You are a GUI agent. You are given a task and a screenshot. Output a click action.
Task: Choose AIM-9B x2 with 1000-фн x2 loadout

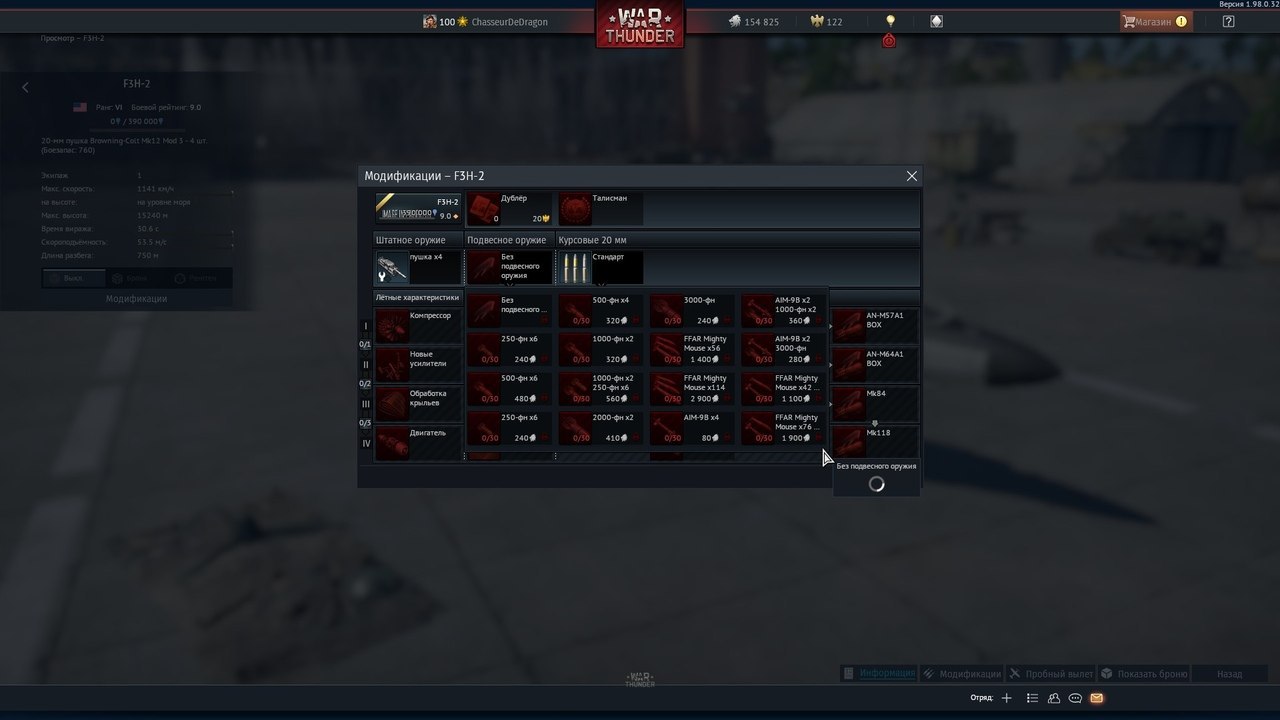pos(783,310)
